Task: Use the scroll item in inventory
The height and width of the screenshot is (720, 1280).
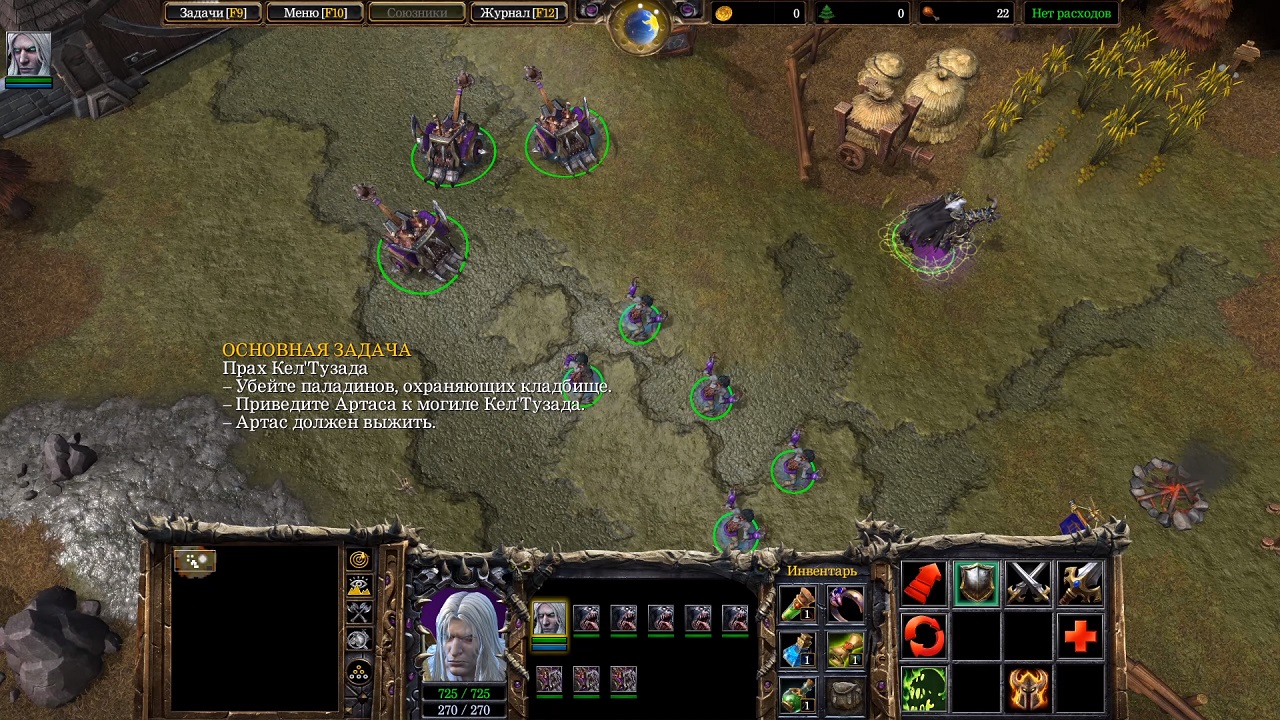Action: pos(845,650)
